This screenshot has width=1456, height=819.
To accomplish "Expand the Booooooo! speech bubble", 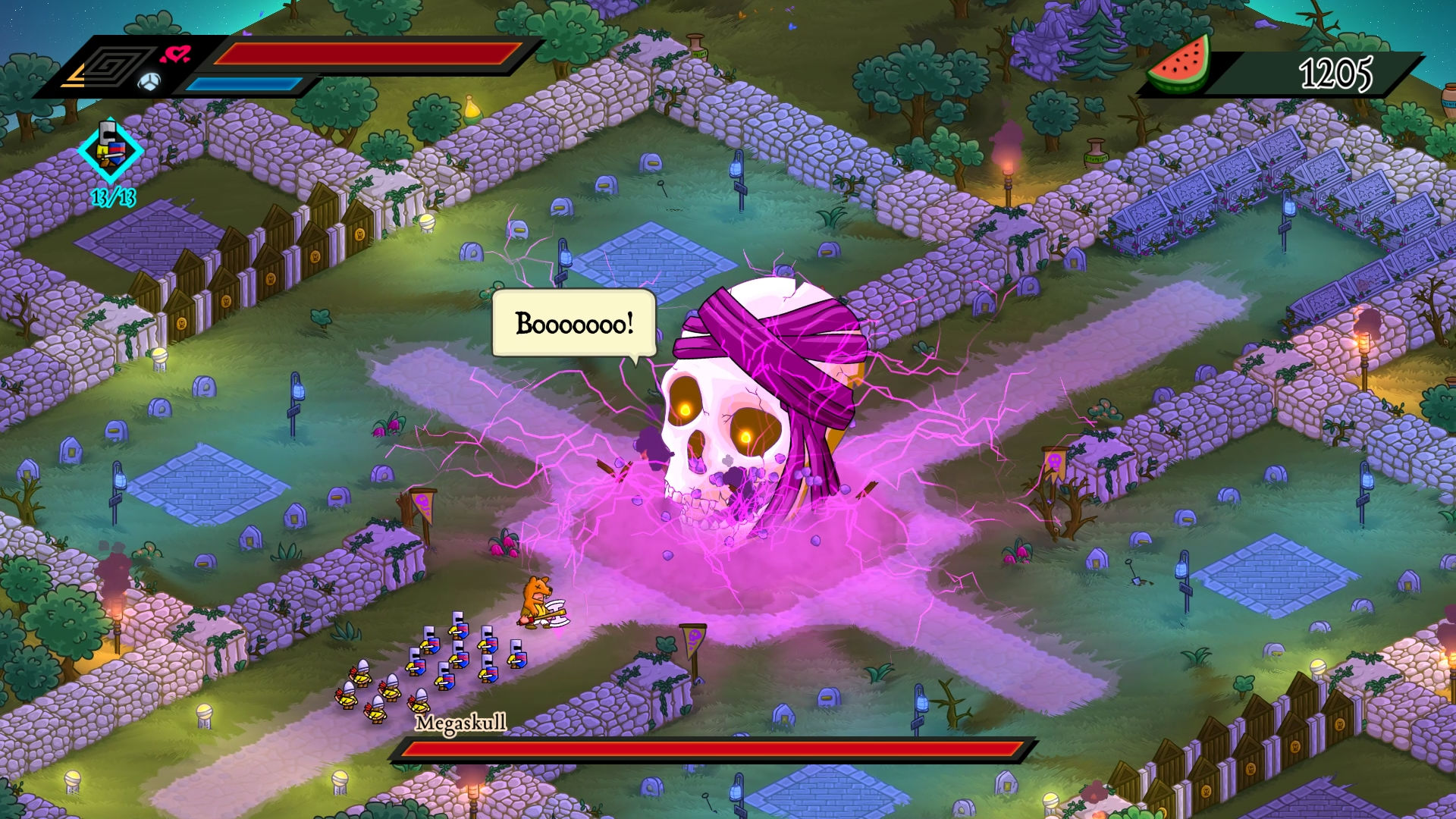I will (573, 322).
